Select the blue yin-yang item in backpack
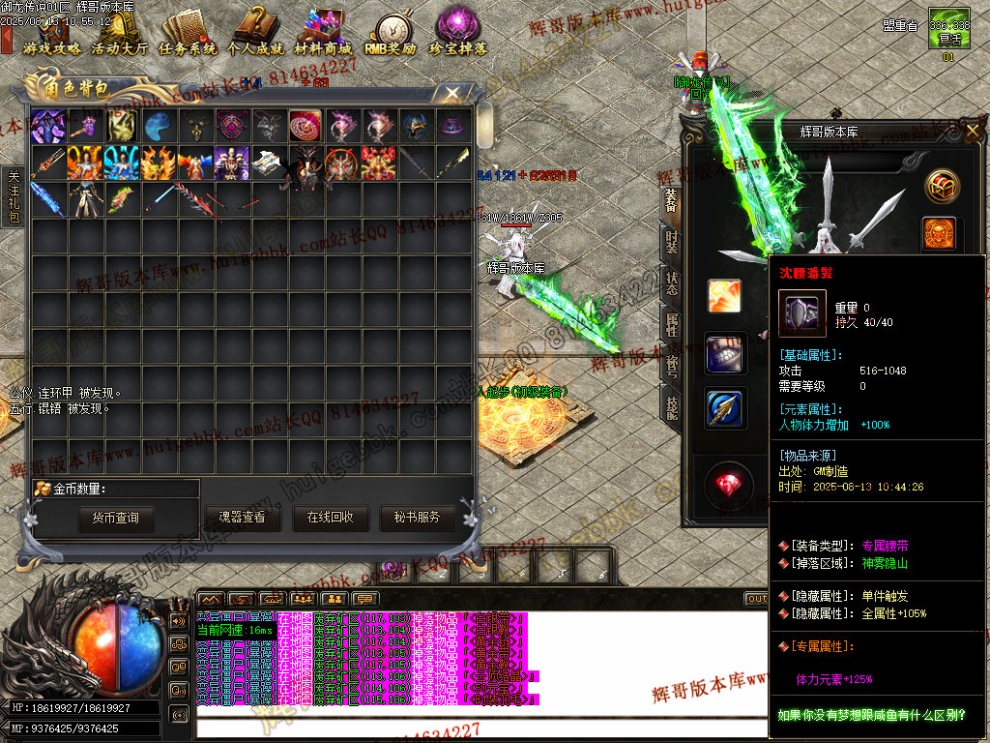This screenshot has width=990, height=743. coord(159,126)
